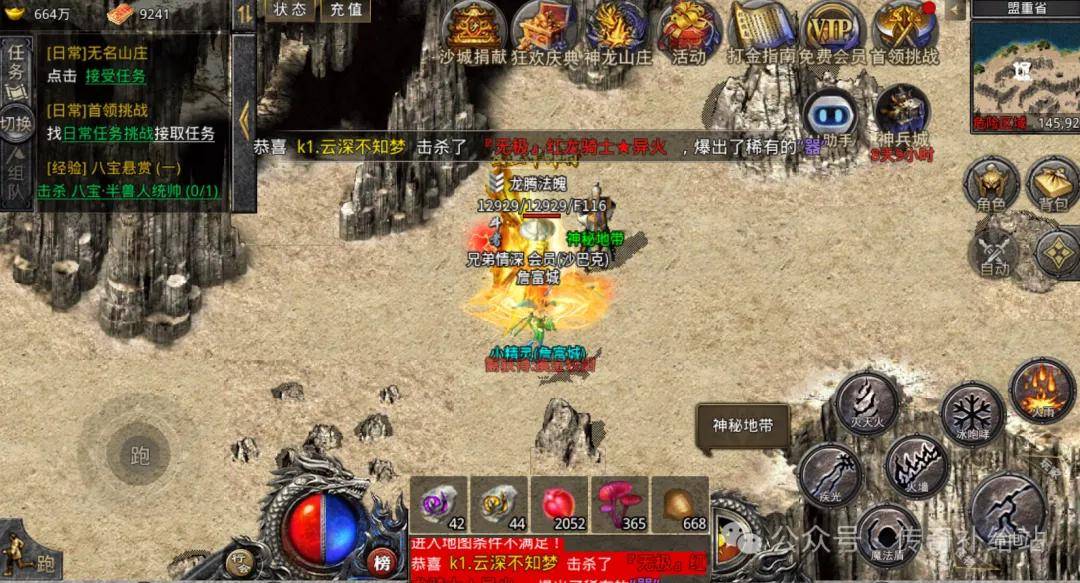The width and height of the screenshot is (1080, 583).
Task: Open the 狂欢庆典 treasure chest event
Action: [544, 28]
